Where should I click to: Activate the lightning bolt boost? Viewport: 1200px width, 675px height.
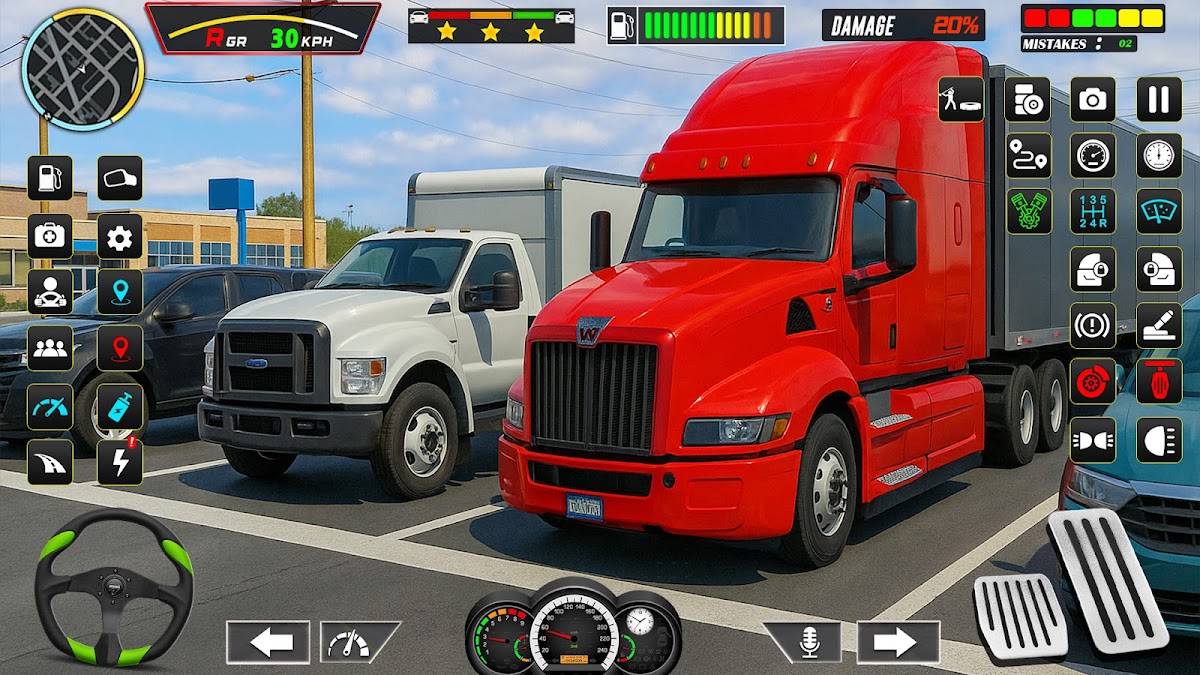(120, 462)
